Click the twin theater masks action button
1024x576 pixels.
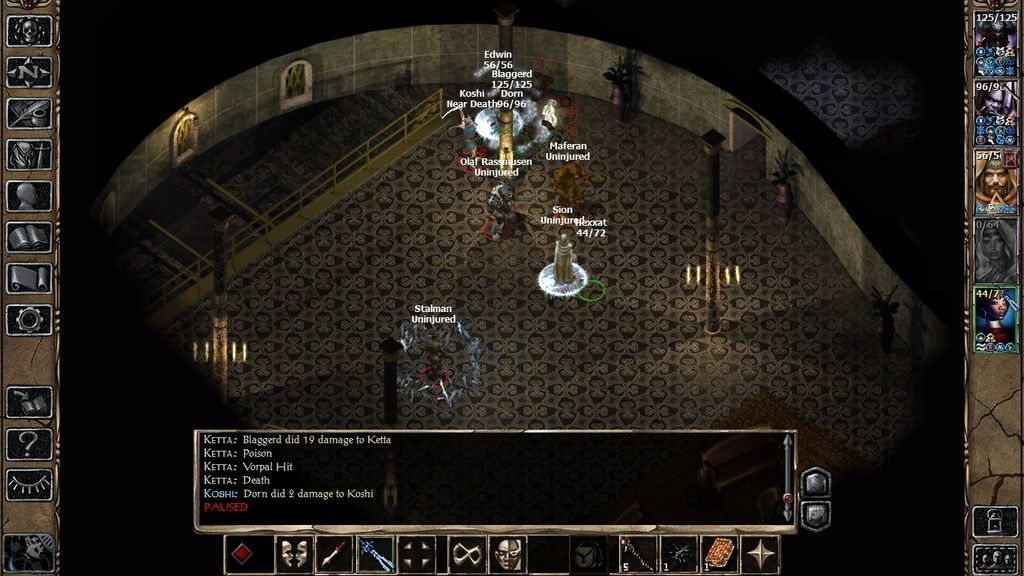click(x=293, y=554)
